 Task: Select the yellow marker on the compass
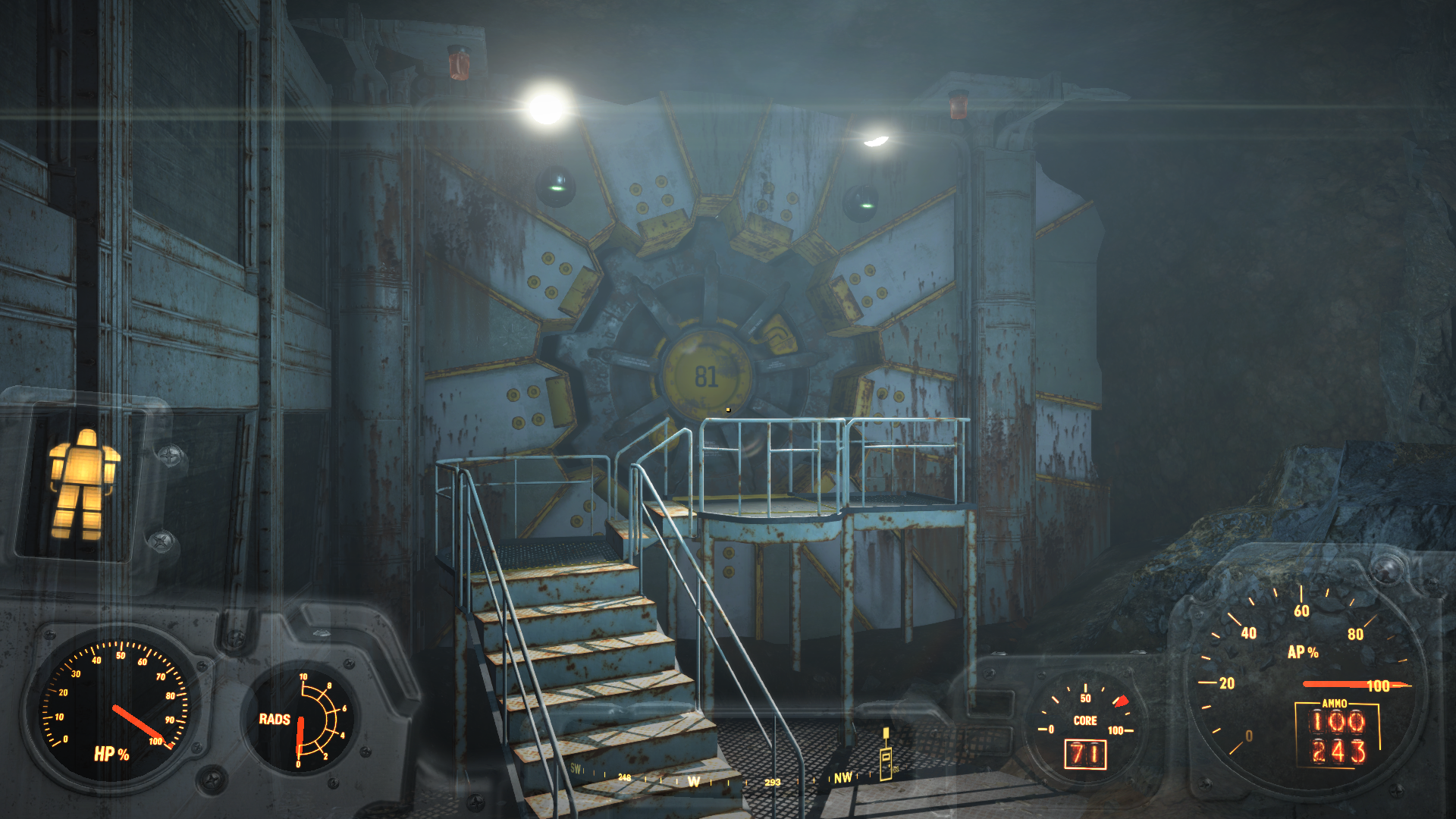[x=886, y=755]
